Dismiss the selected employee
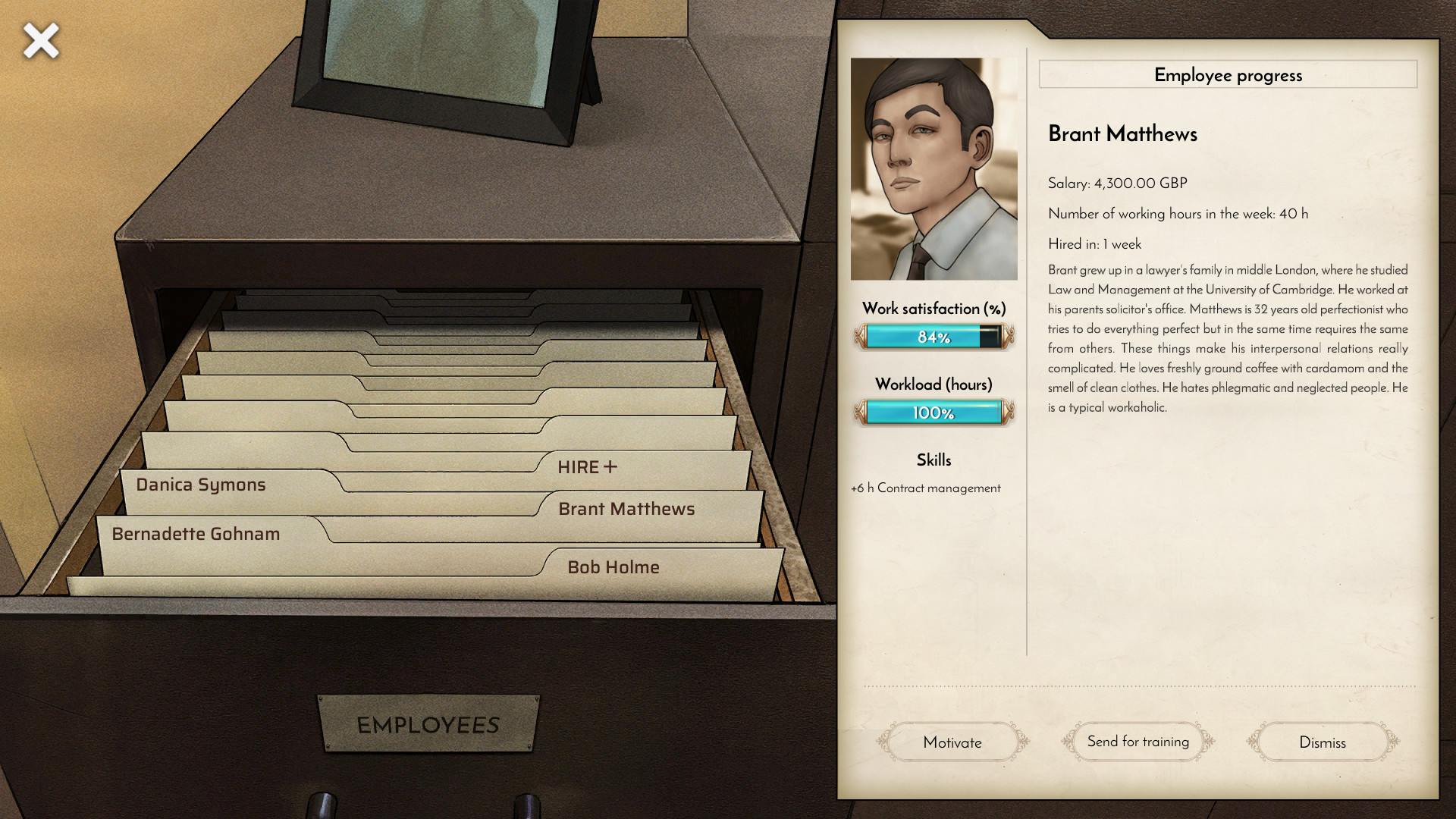1456x819 pixels. [1323, 742]
